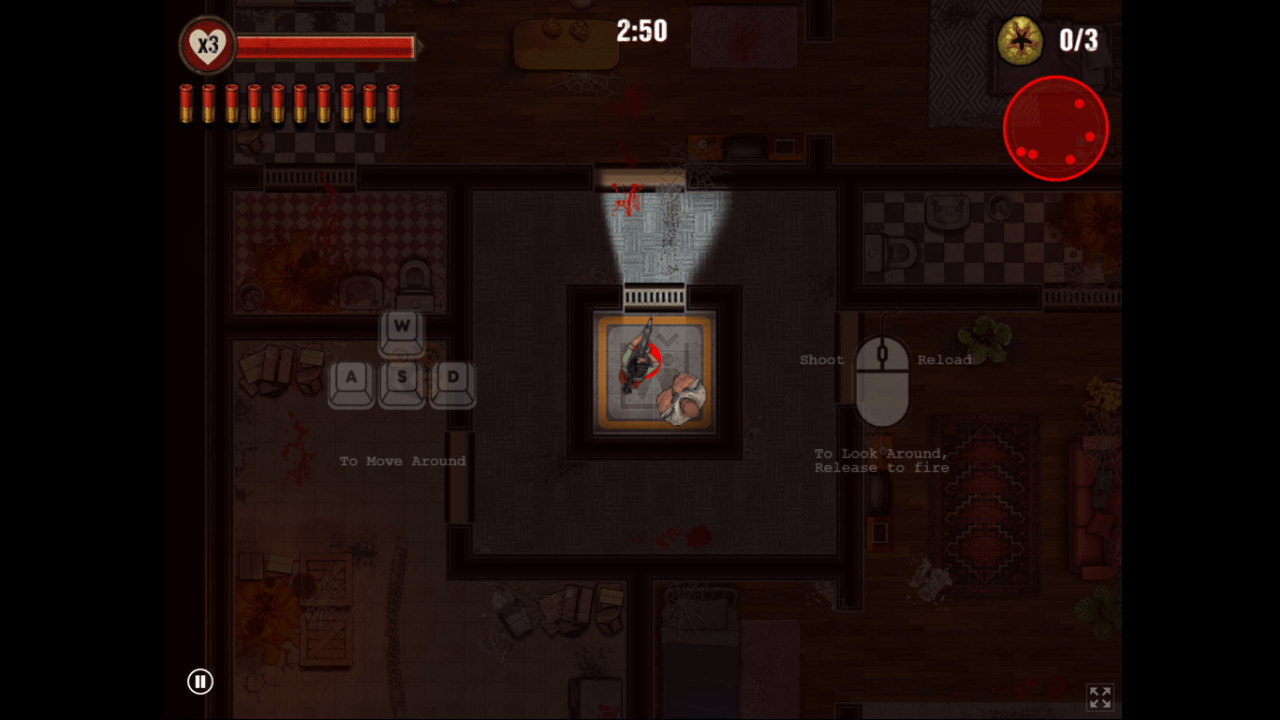Click the red radar minimap
The height and width of the screenshot is (720, 1280).
[x=1056, y=129]
